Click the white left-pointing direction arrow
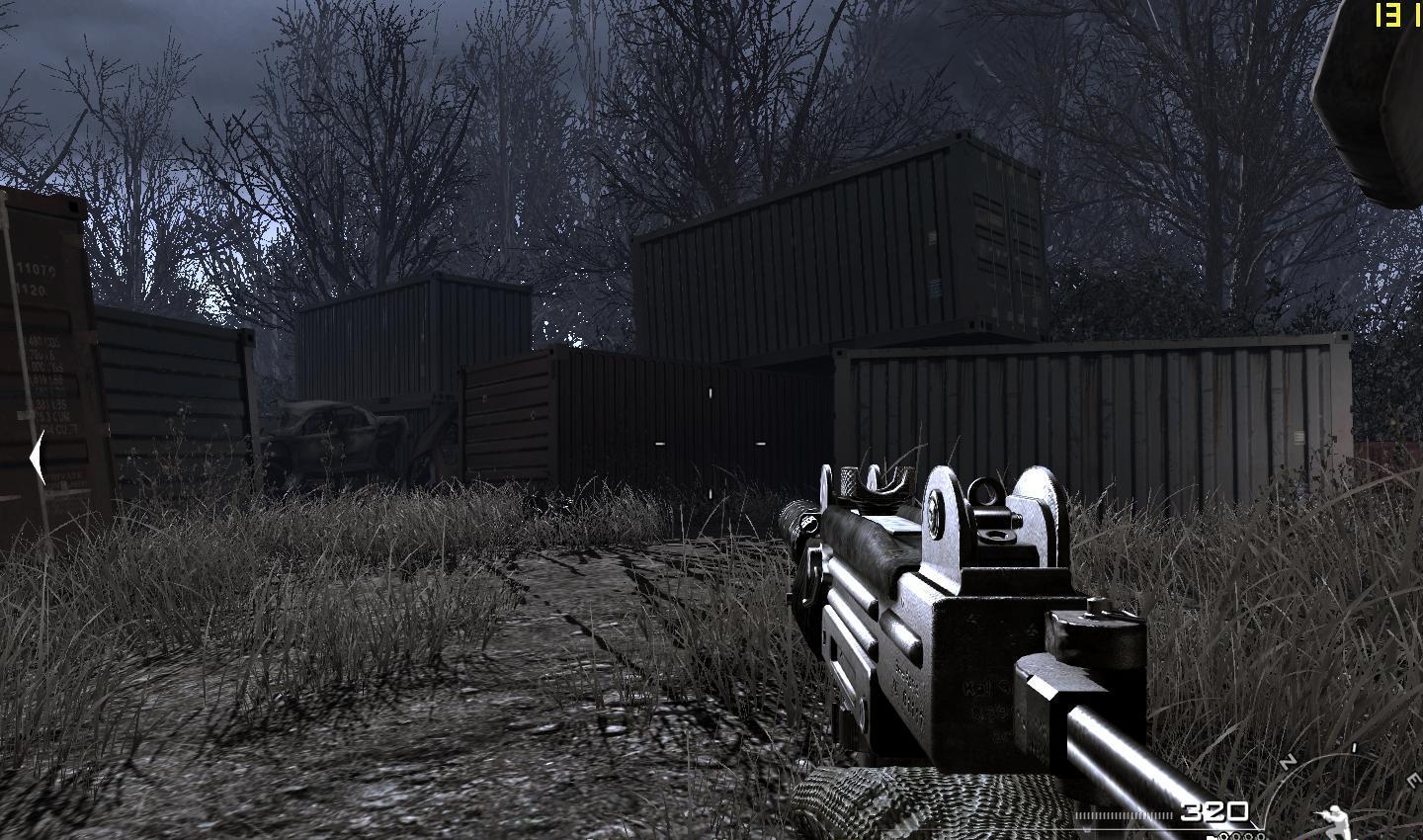 coord(38,459)
